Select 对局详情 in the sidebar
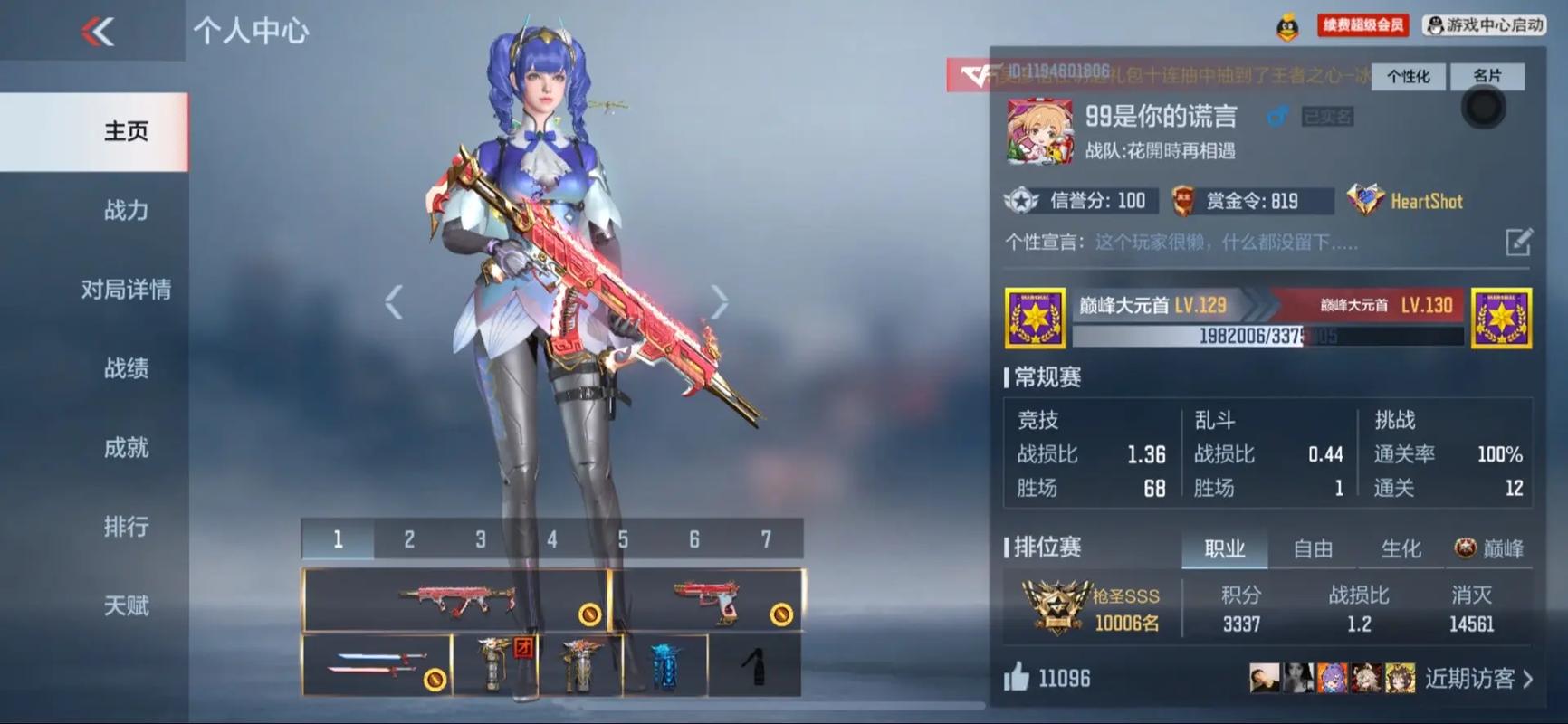Image resolution: width=1568 pixels, height=724 pixels. click(x=126, y=290)
